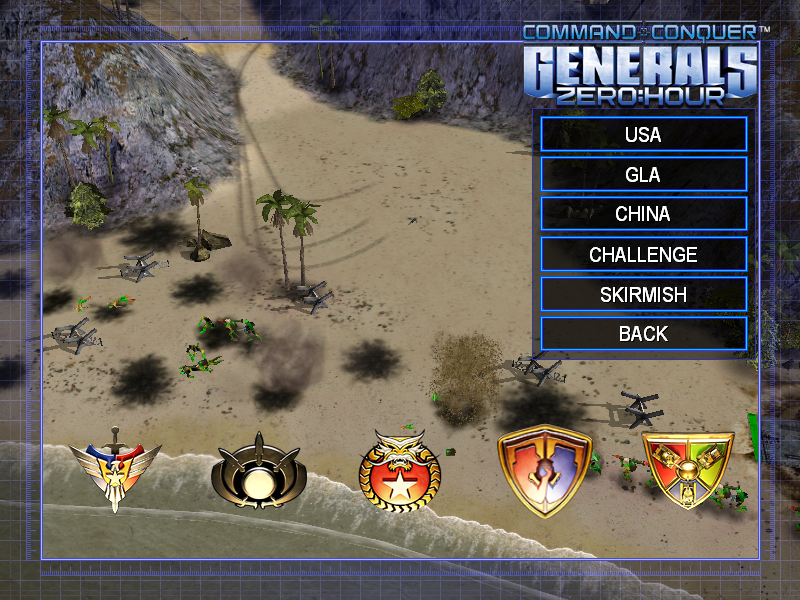
Task: Open the CHALLENGE mode
Action: tap(643, 254)
